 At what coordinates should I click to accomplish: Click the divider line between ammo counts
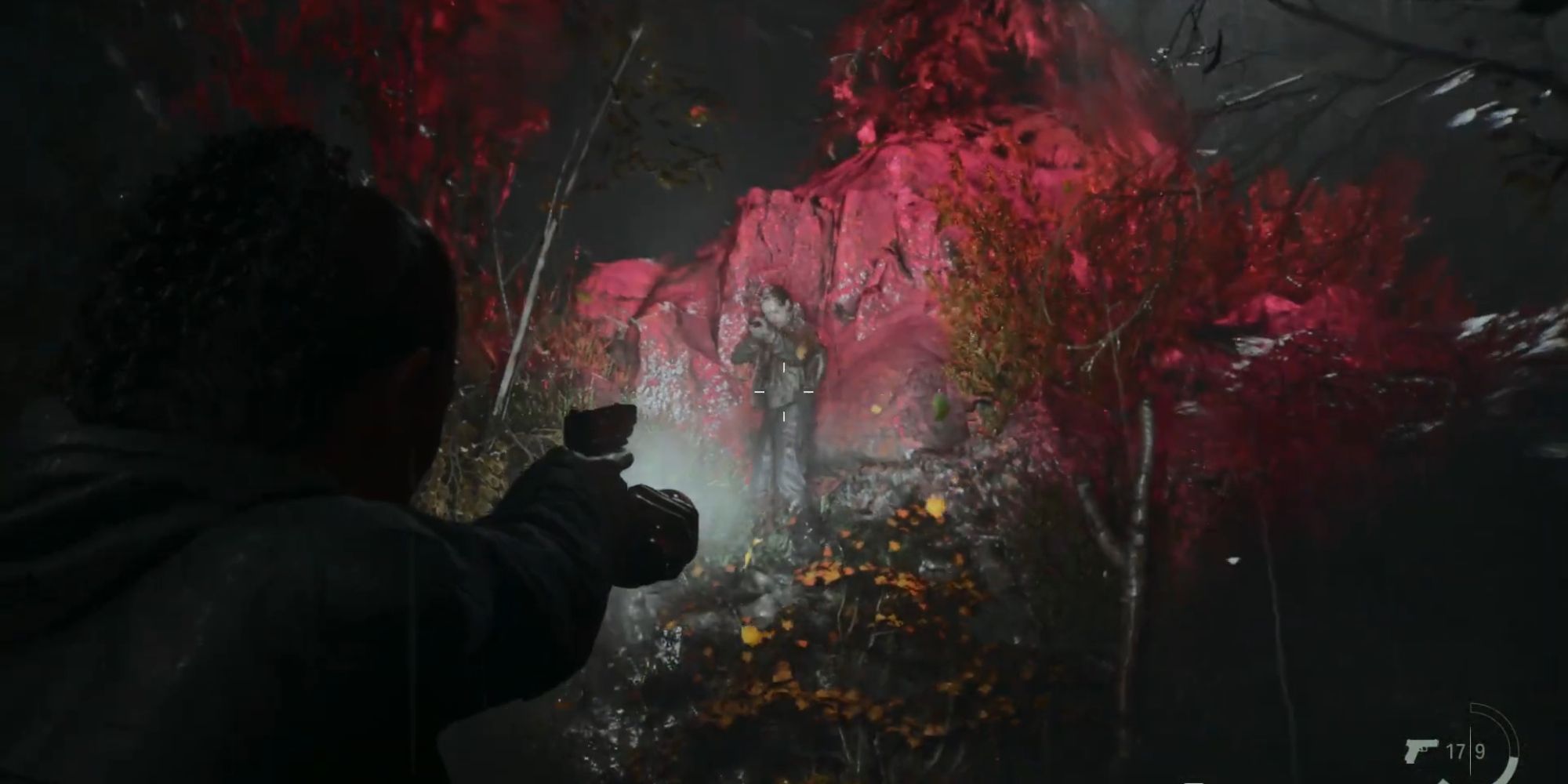[1471, 749]
